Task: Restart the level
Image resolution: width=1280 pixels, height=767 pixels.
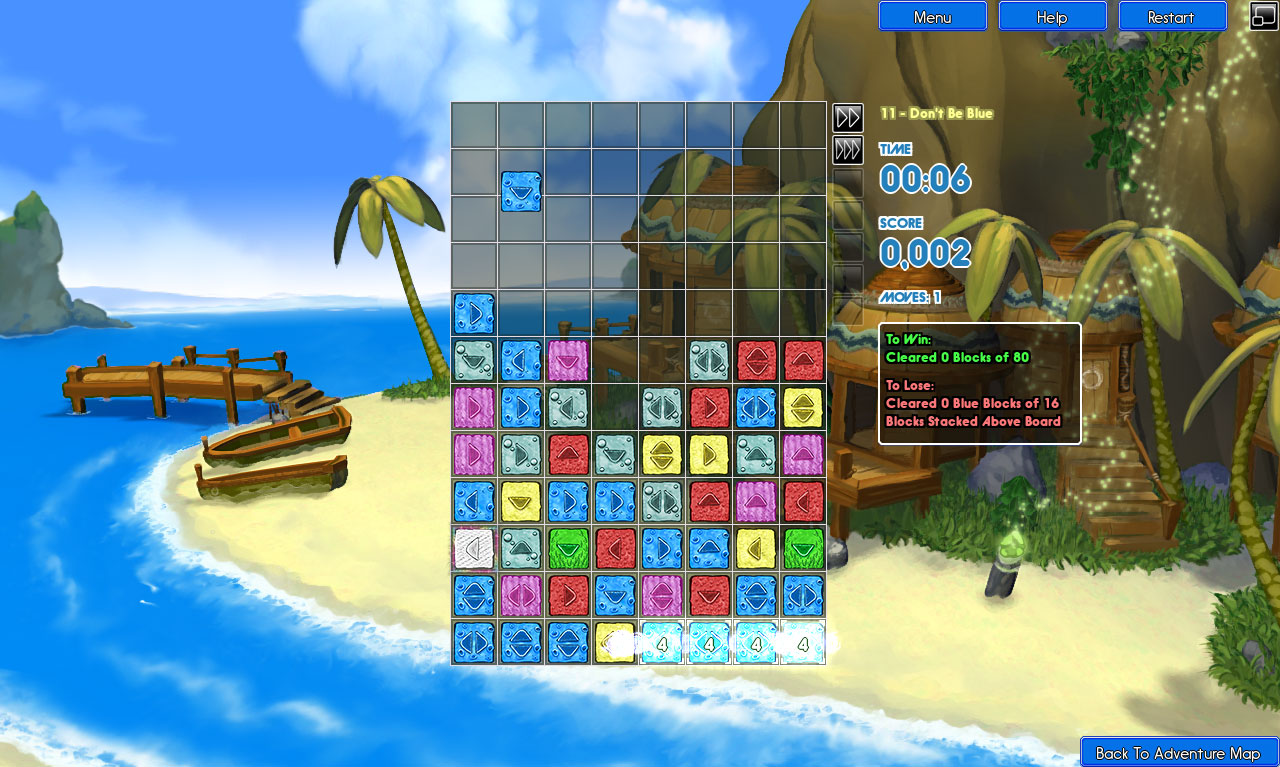Action: tap(1172, 16)
